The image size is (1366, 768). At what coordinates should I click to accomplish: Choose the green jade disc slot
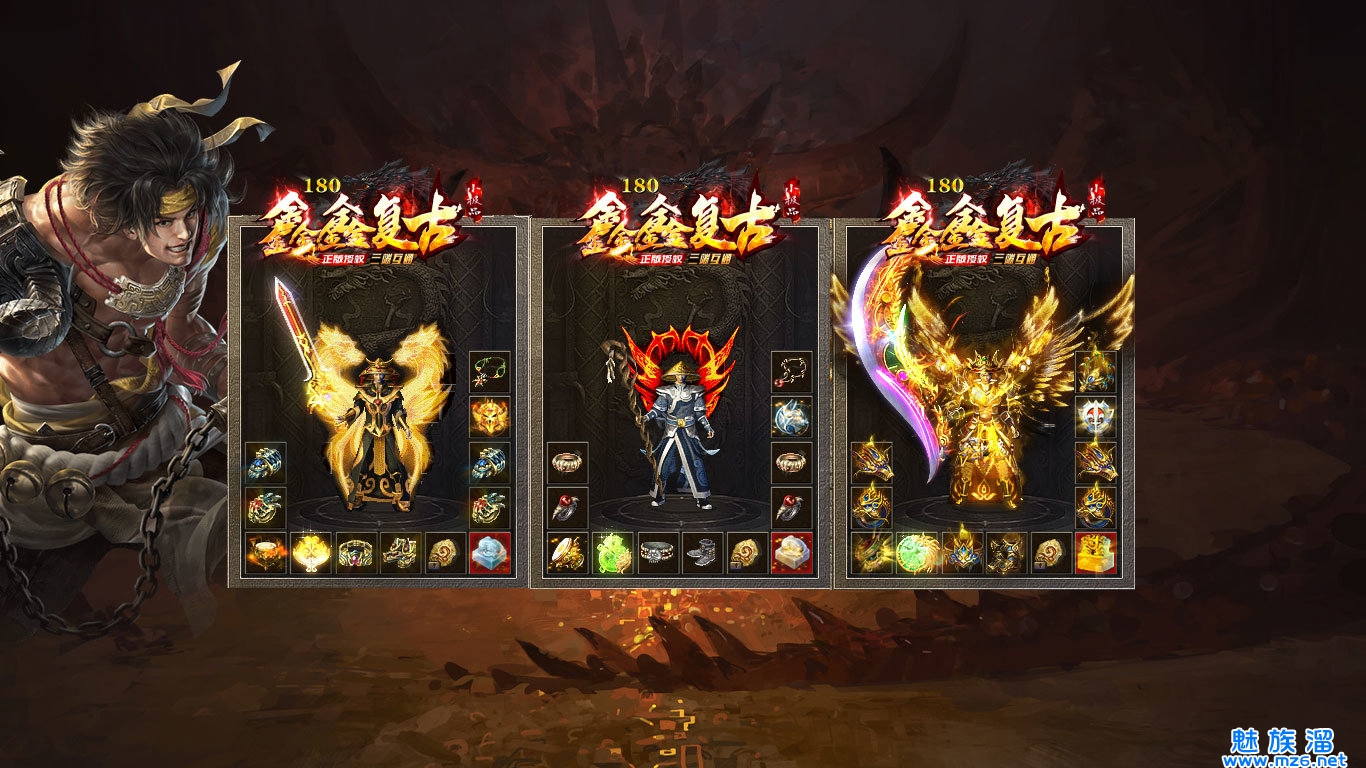point(916,553)
